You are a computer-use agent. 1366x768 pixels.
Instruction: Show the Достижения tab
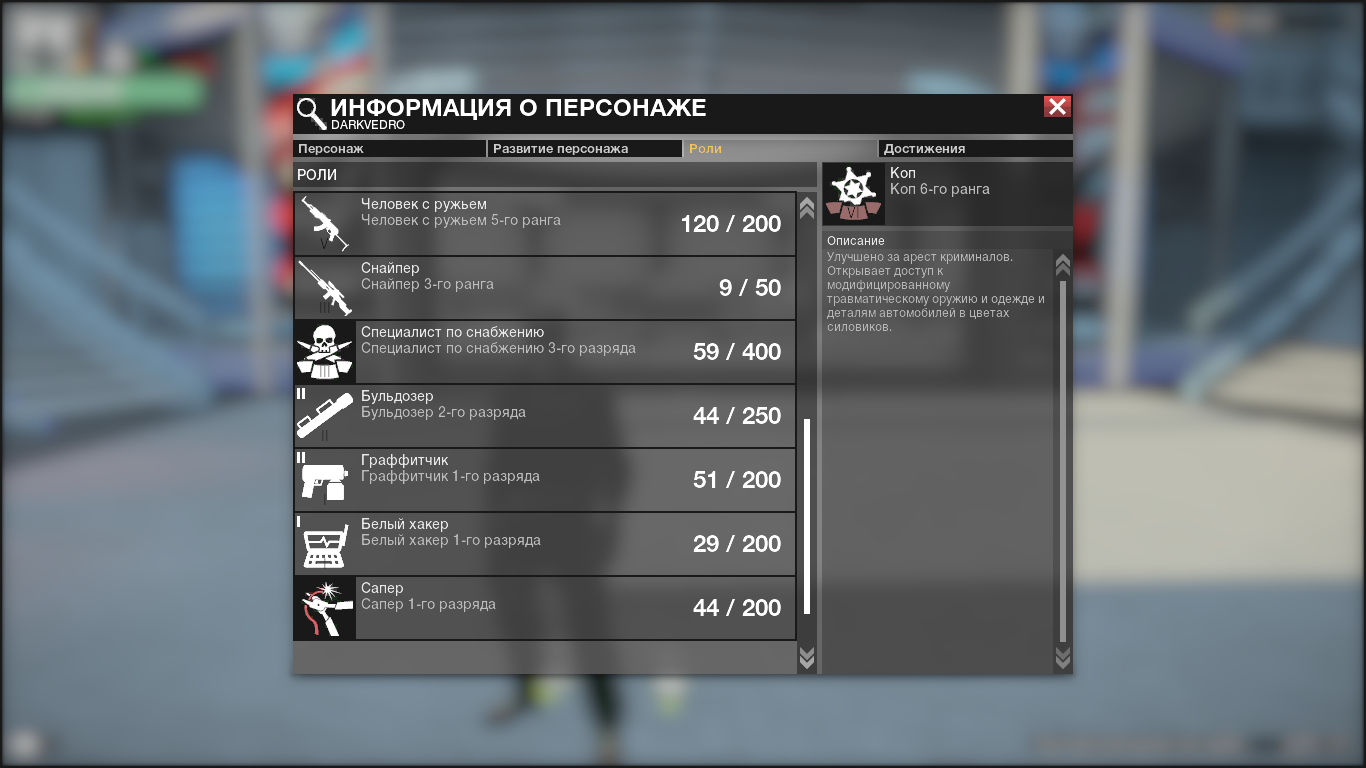[974, 149]
